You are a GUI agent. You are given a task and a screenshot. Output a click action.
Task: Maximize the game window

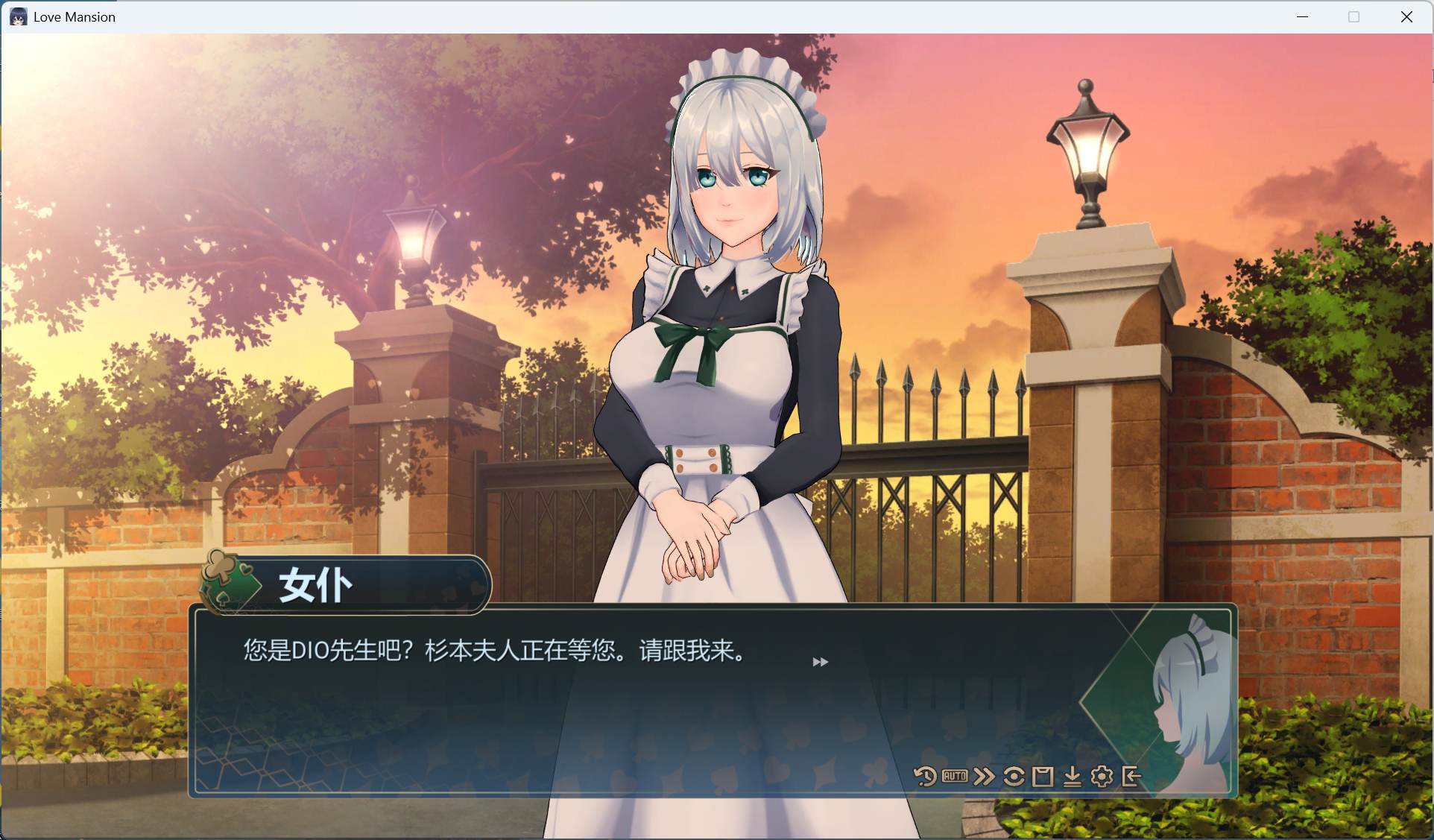coord(1354,16)
